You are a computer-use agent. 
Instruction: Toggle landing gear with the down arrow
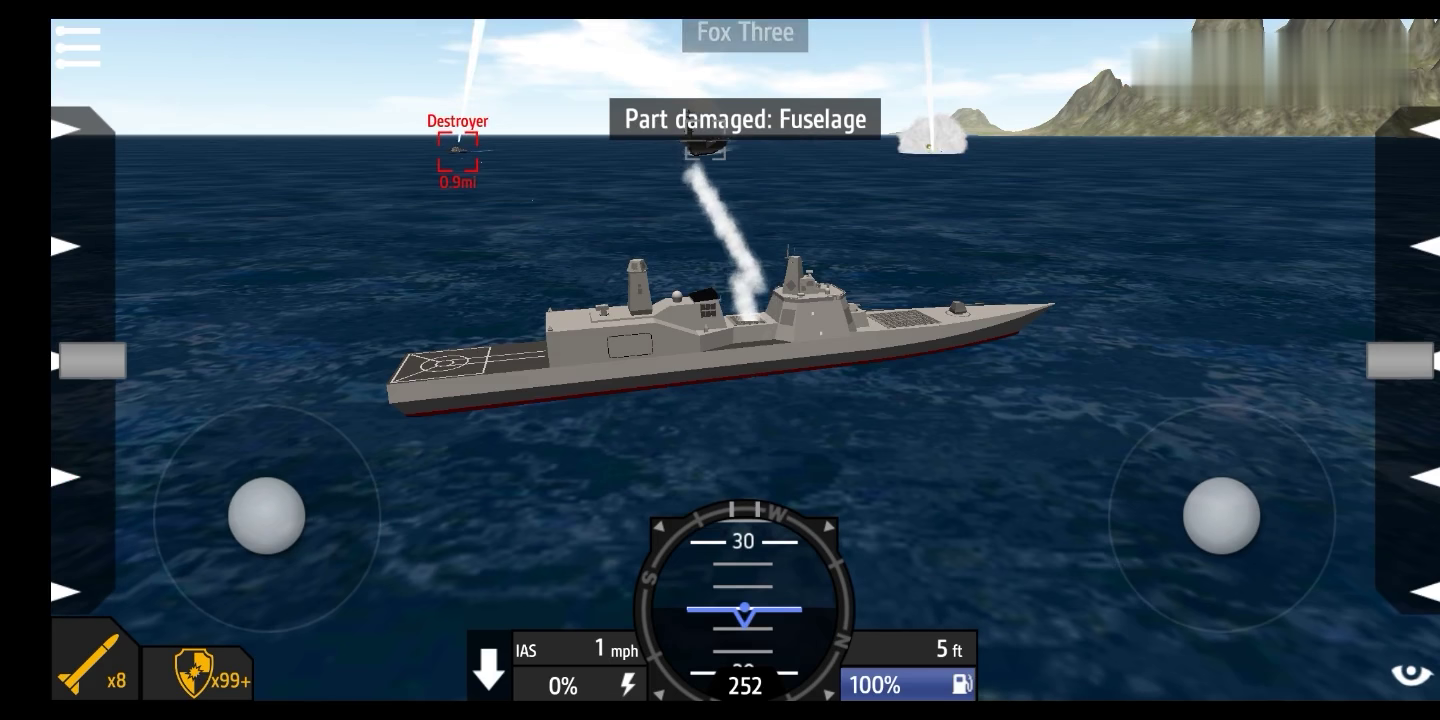pos(489,669)
